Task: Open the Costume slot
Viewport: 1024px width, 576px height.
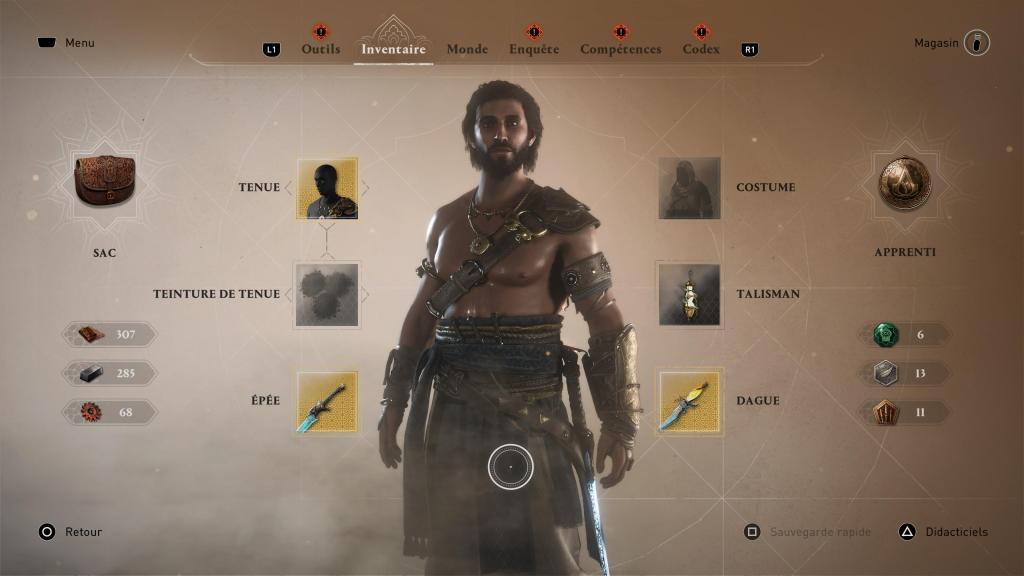Action: click(689, 188)
